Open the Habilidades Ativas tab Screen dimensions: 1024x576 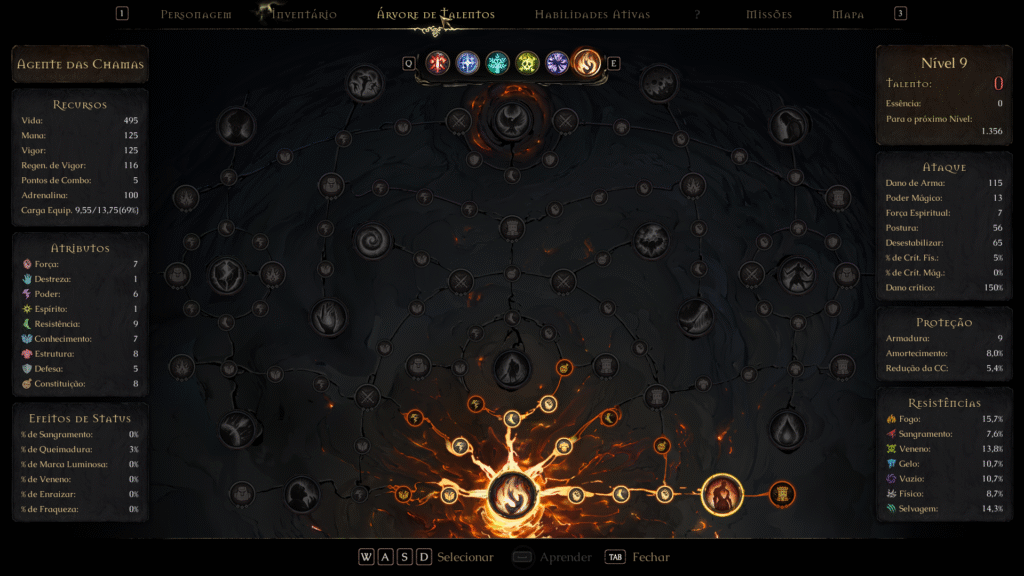point(592,15)
